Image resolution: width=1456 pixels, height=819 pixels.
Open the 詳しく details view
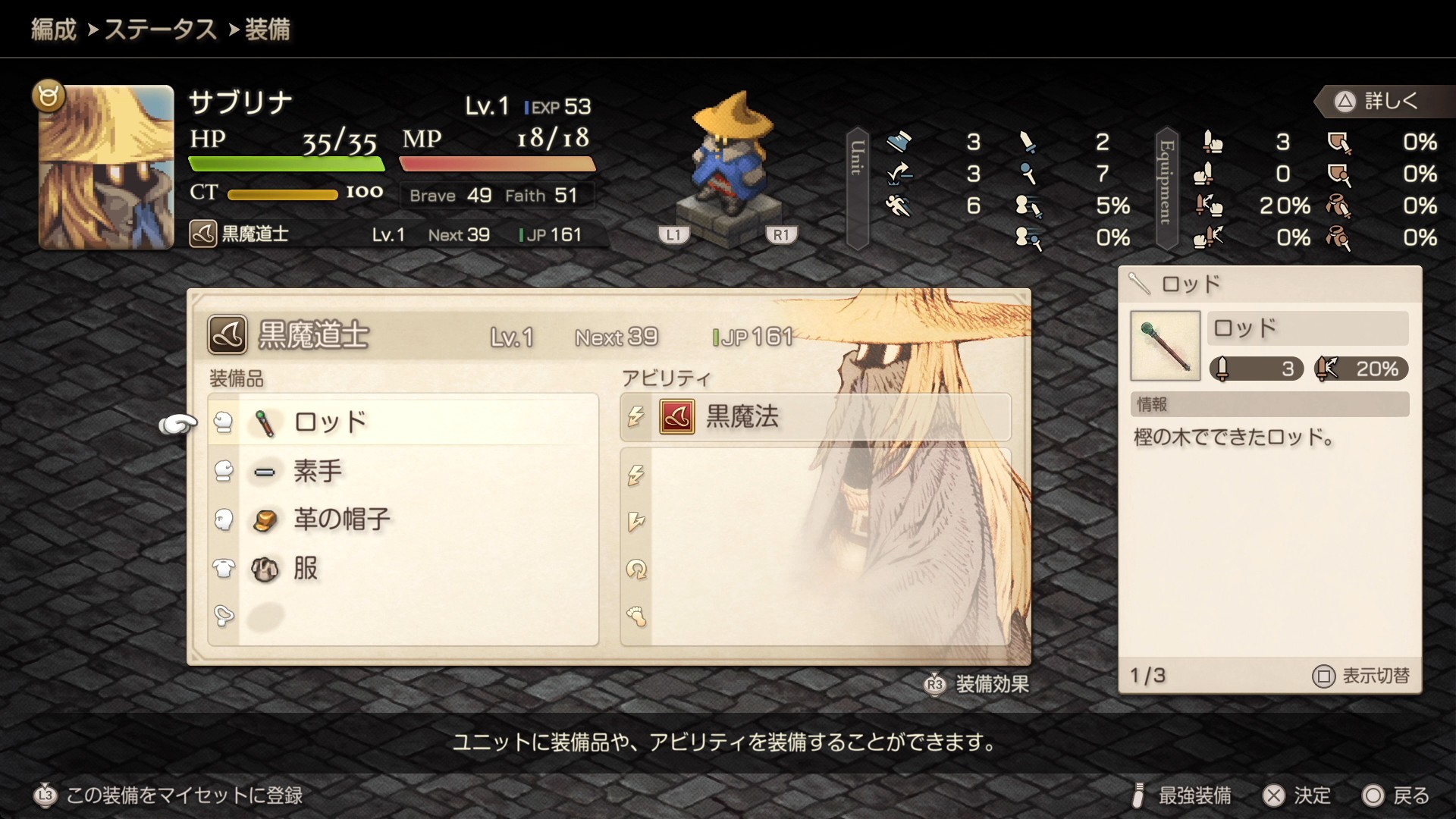1377,101
